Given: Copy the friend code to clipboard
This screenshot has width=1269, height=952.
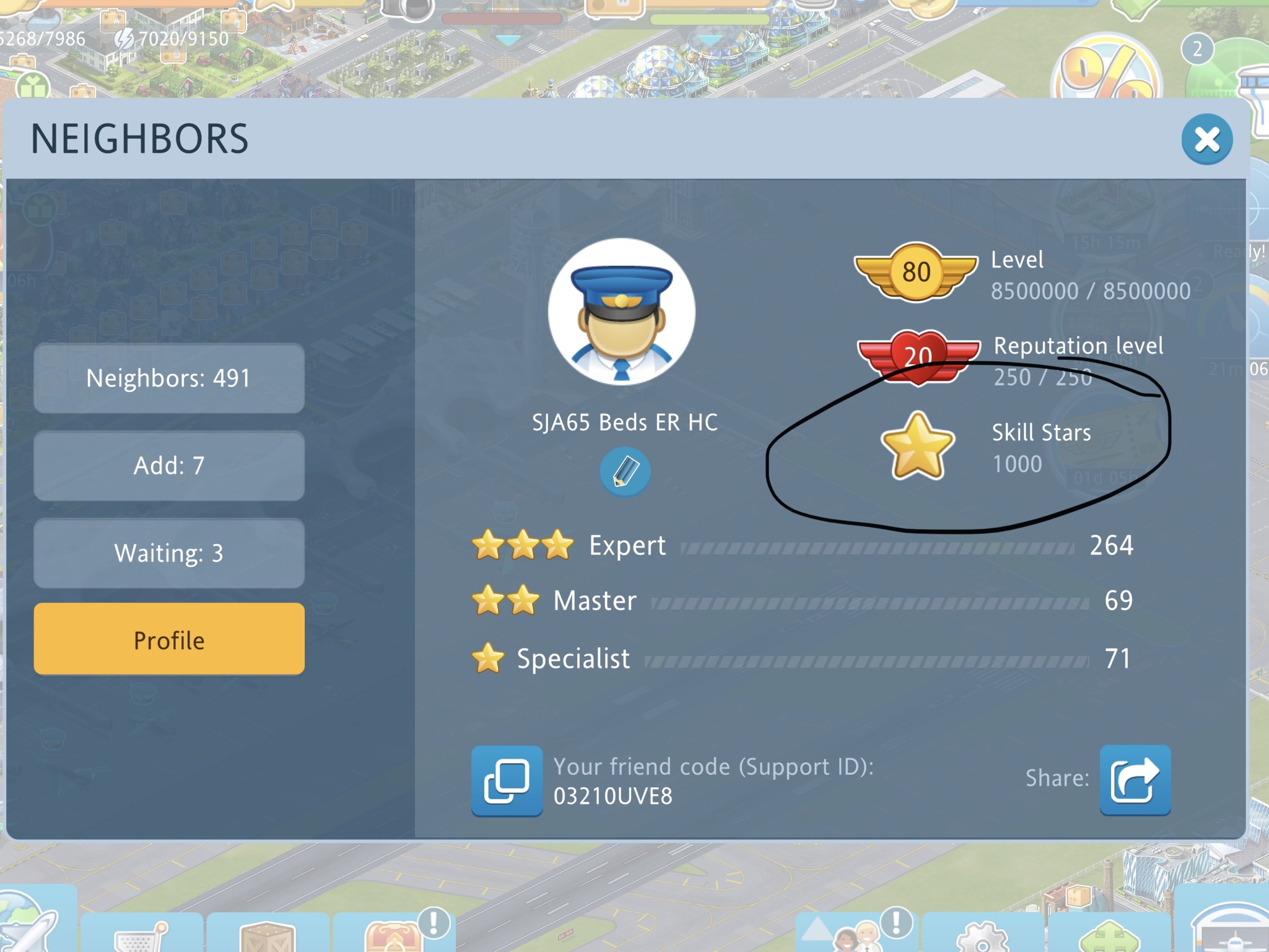Looking at the screenshot, I should point(507,781).
